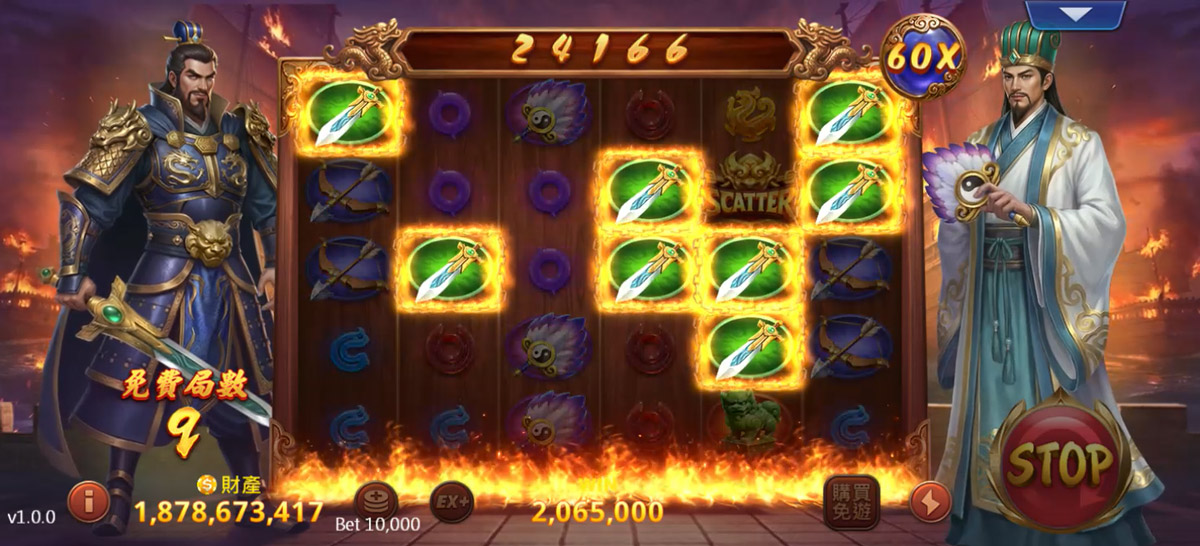Open the buy free spins button
Image resolution: width=1200 pixels, height=546 pixels.
[851, 501]
